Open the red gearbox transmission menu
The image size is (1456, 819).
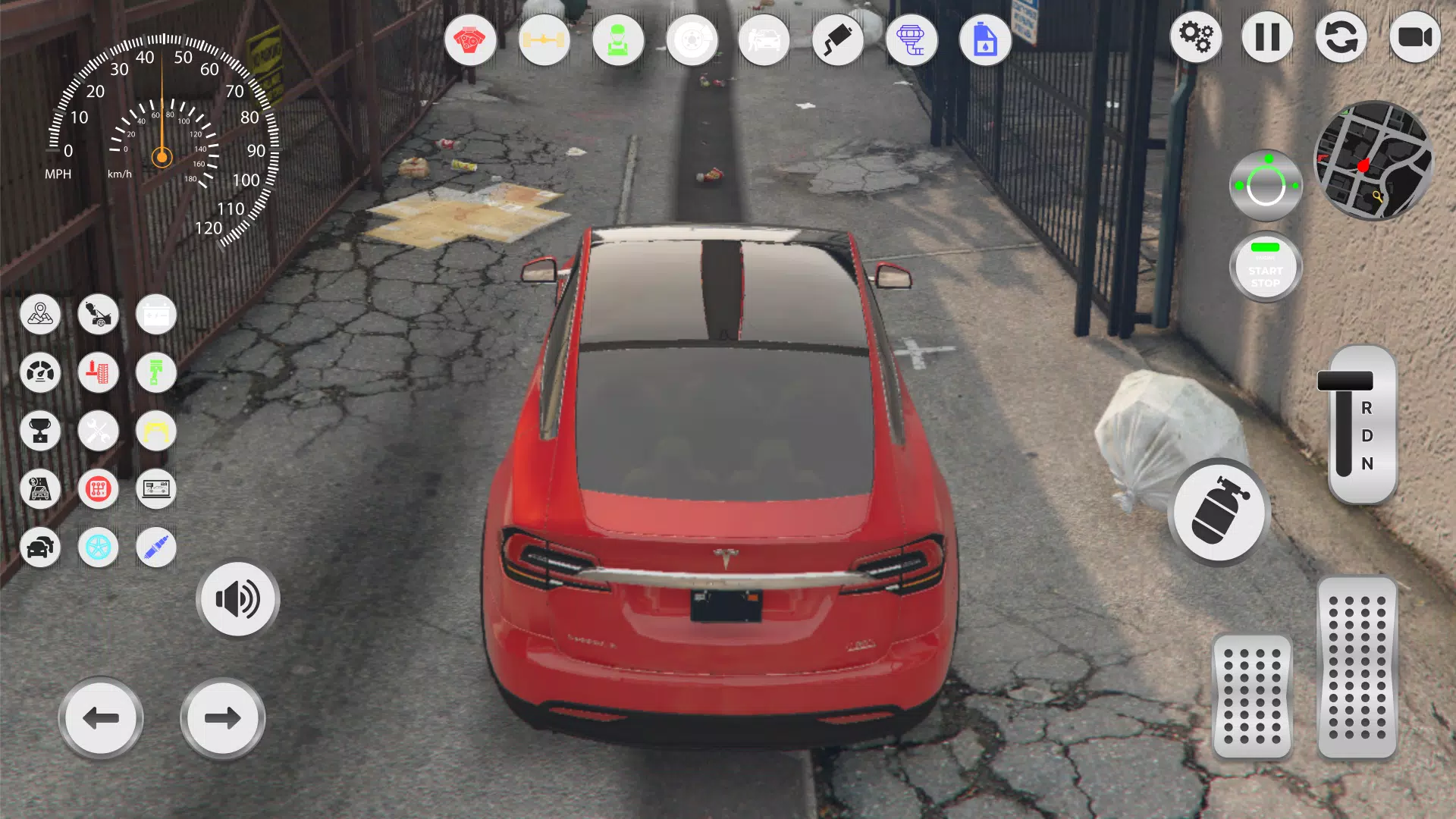[99, 489]
